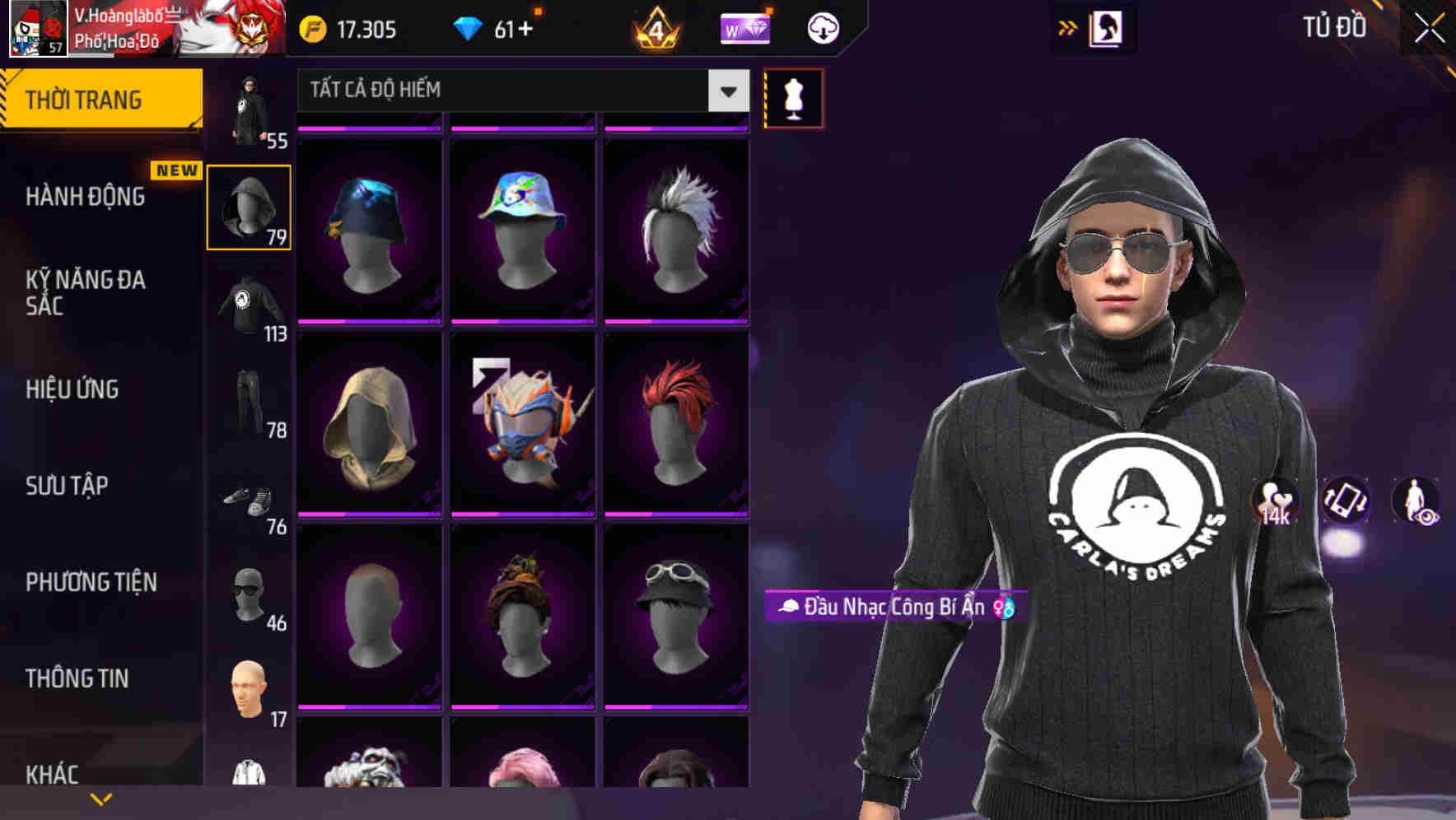1456x820 pixels.
Task: Switch to the HÀNH ĐỘNG tab
Action: [85, 197]
